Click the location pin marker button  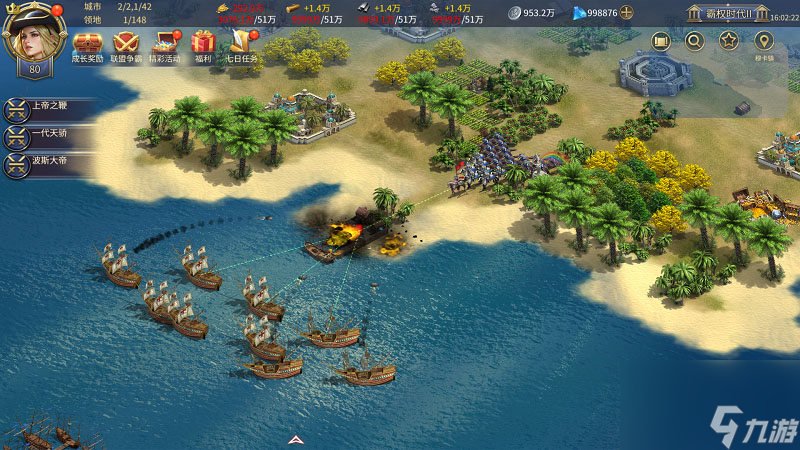(x=765, y=41)
